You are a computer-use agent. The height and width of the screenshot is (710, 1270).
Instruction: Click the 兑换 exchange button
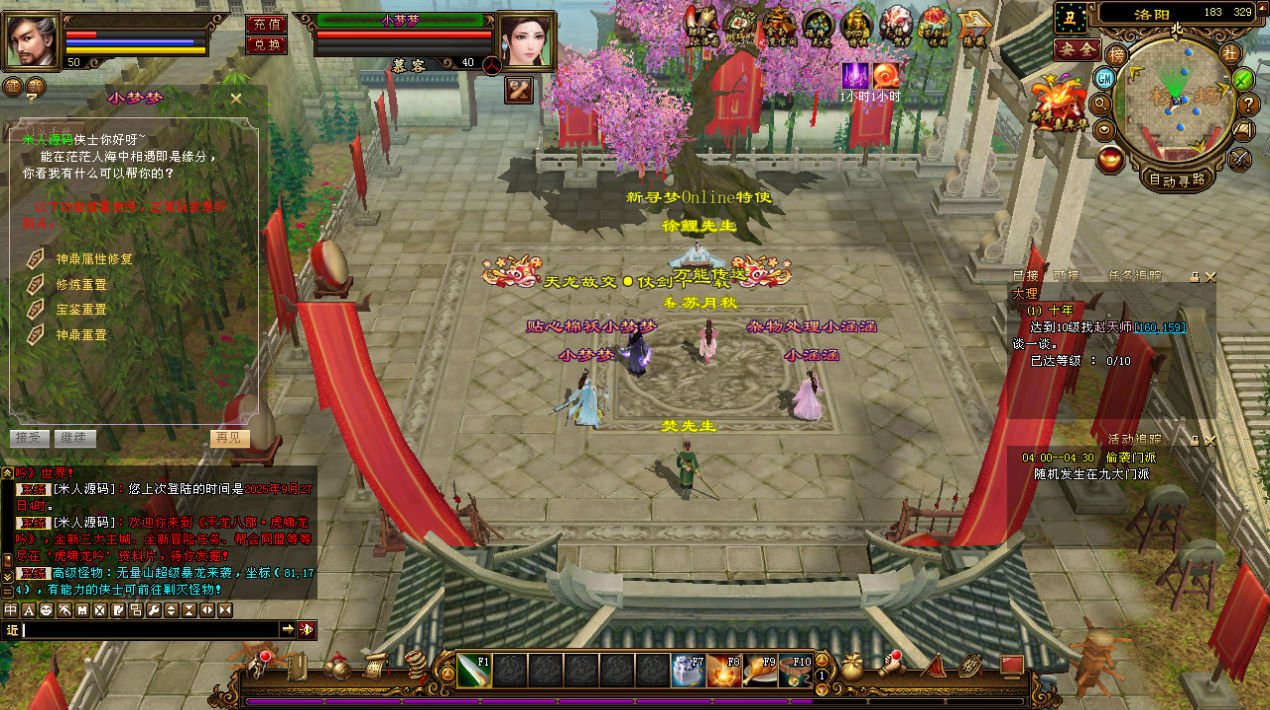pyautogui.click(x=265, y=45)
